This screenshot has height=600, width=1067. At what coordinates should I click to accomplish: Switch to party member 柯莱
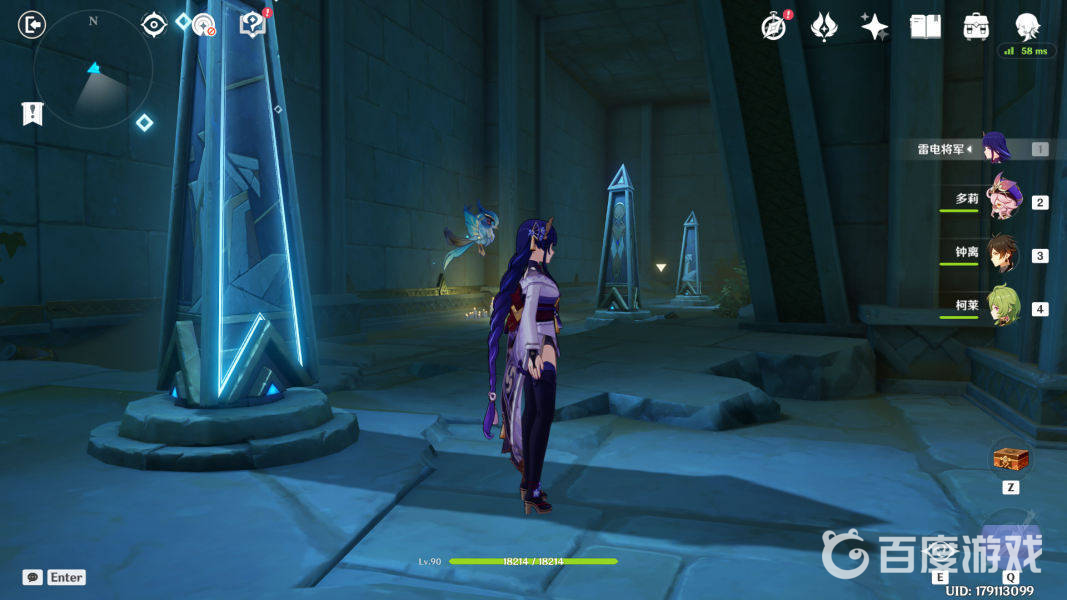(1001, 308)
